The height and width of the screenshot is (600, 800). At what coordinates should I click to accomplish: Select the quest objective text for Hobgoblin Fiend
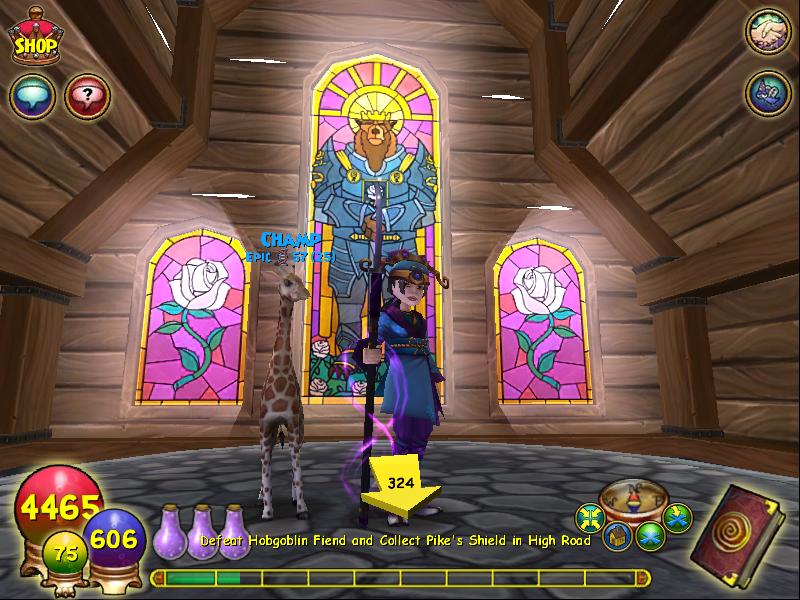[396, 541]
